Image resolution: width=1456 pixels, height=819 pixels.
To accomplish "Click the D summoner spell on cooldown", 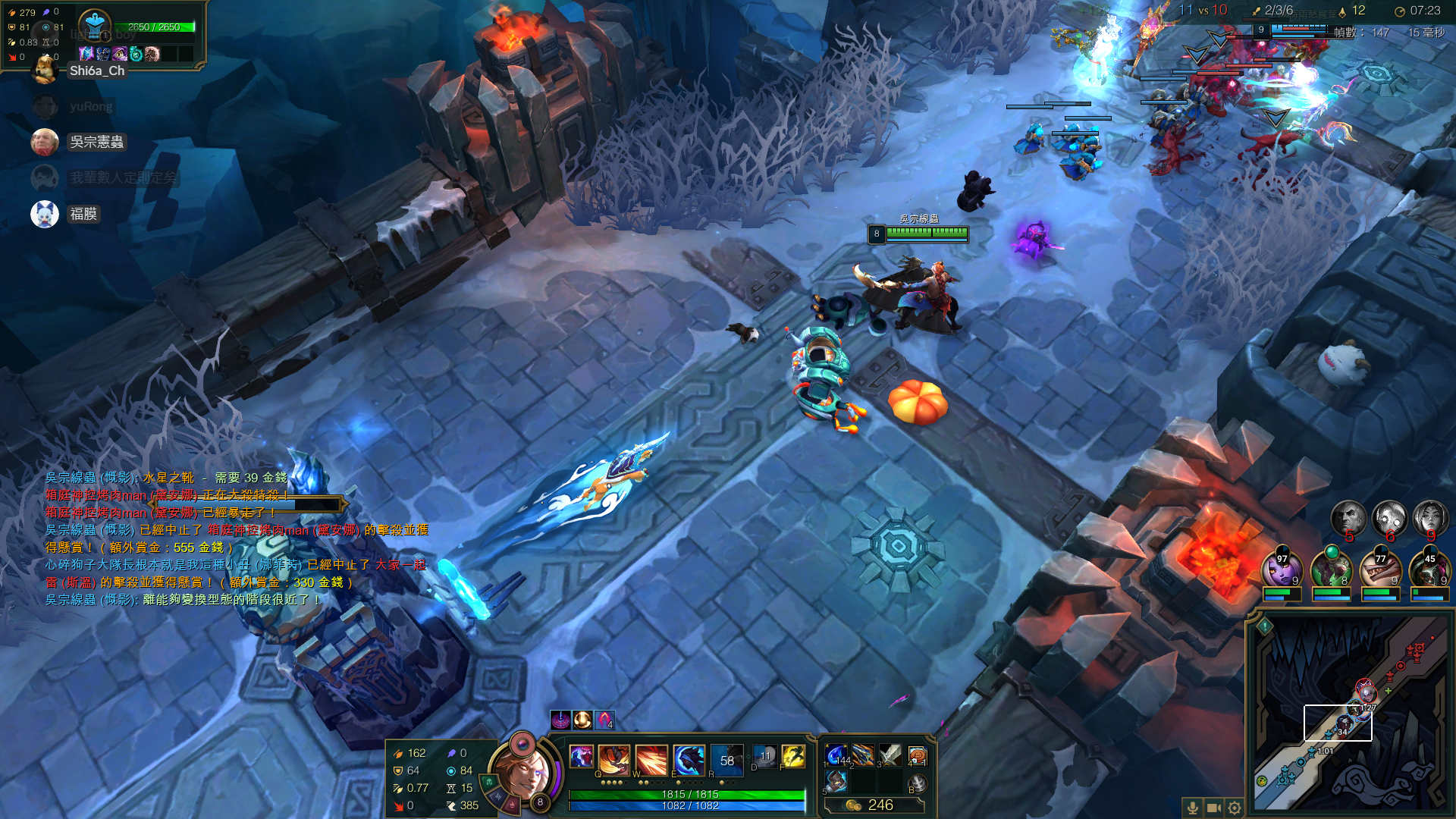I will pos(764,756).
